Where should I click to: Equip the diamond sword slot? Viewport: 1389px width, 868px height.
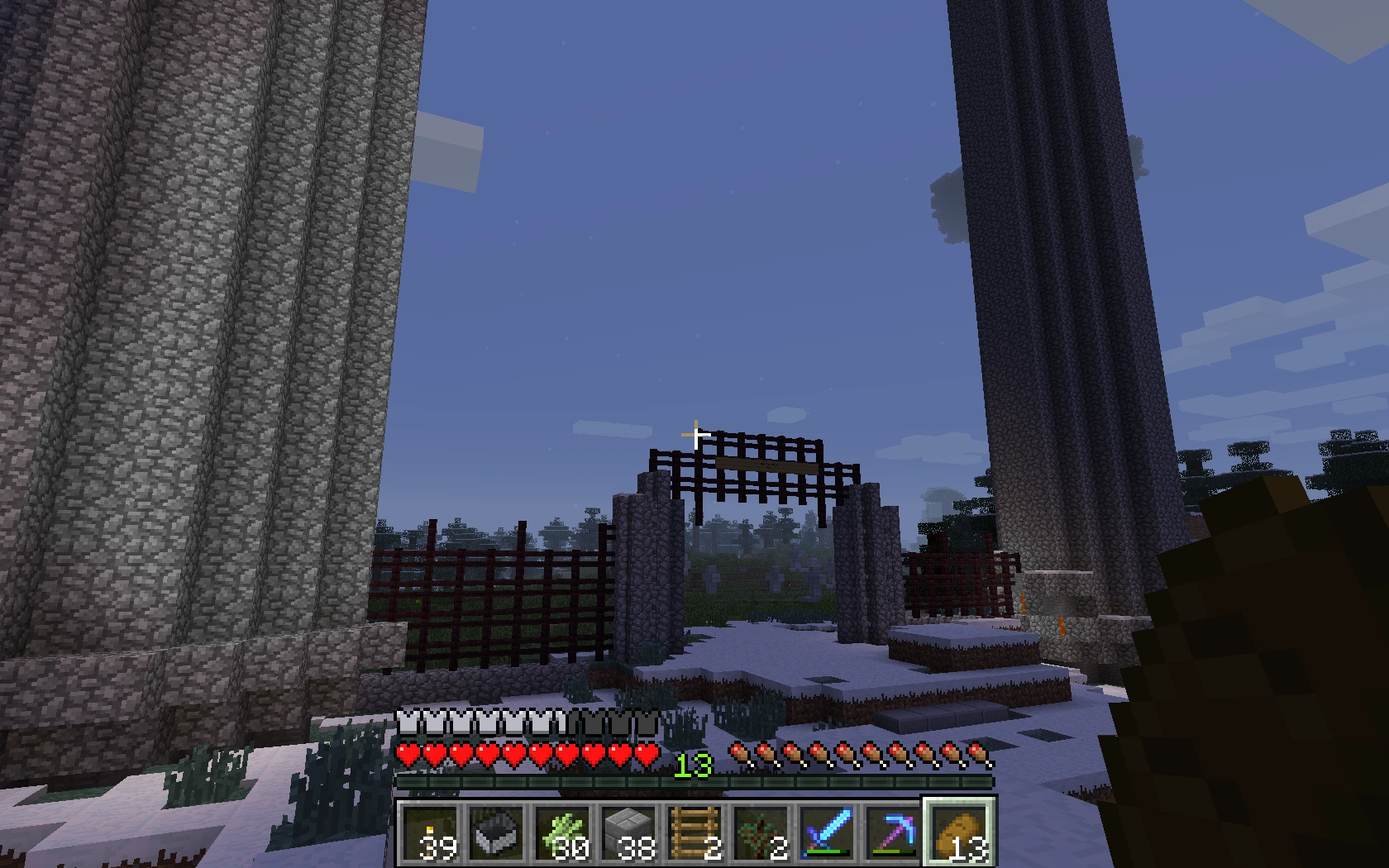coord(827,831)
